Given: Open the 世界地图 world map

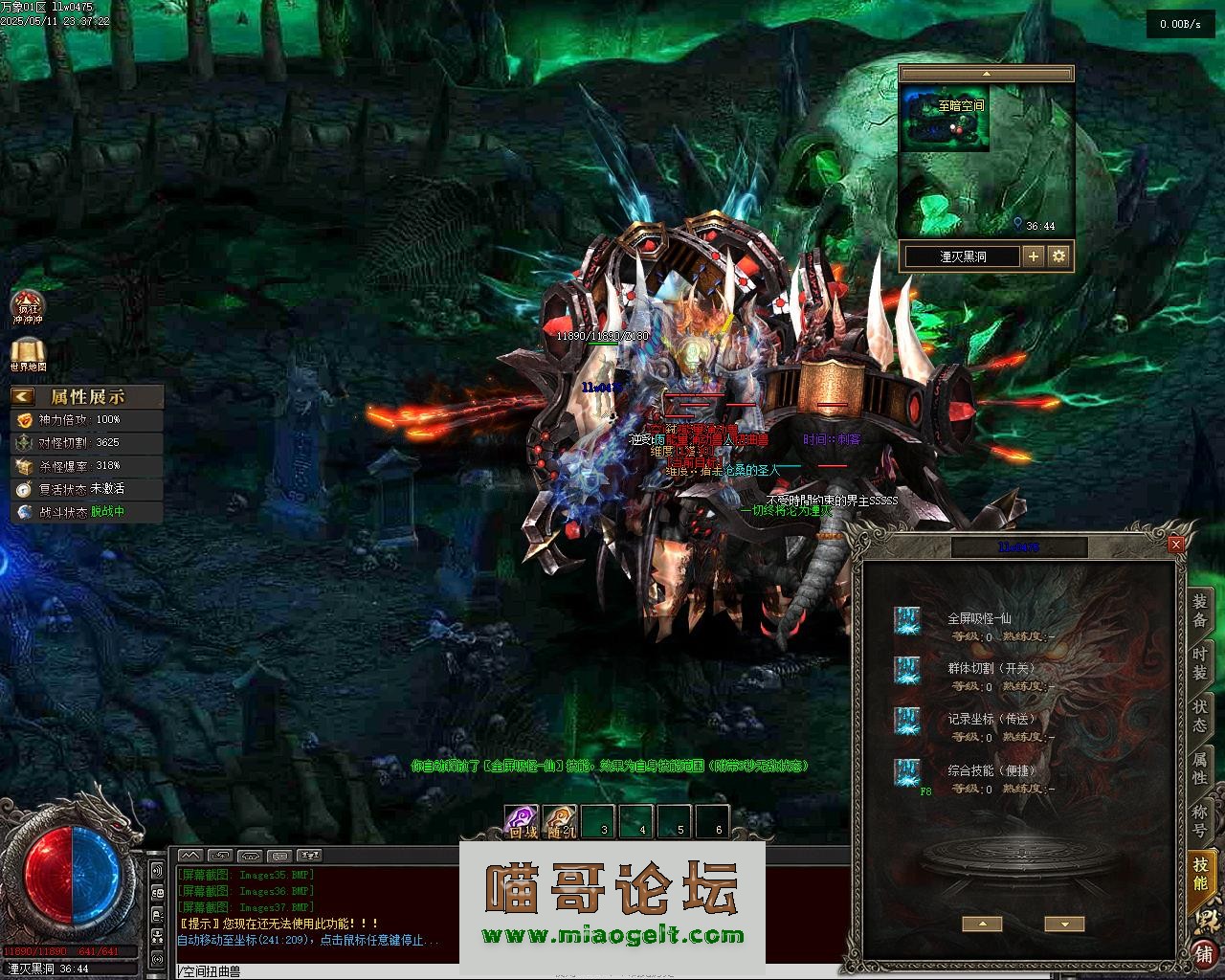Looking at the screenshot, I should tap(28, 354).
